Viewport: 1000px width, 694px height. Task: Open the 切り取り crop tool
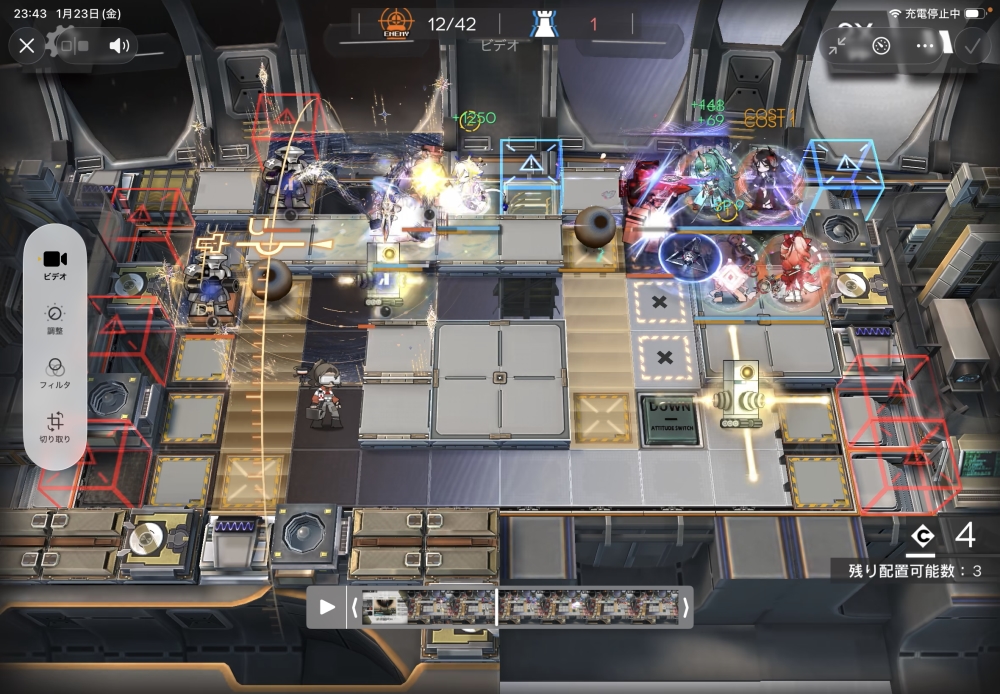[56, 428]
